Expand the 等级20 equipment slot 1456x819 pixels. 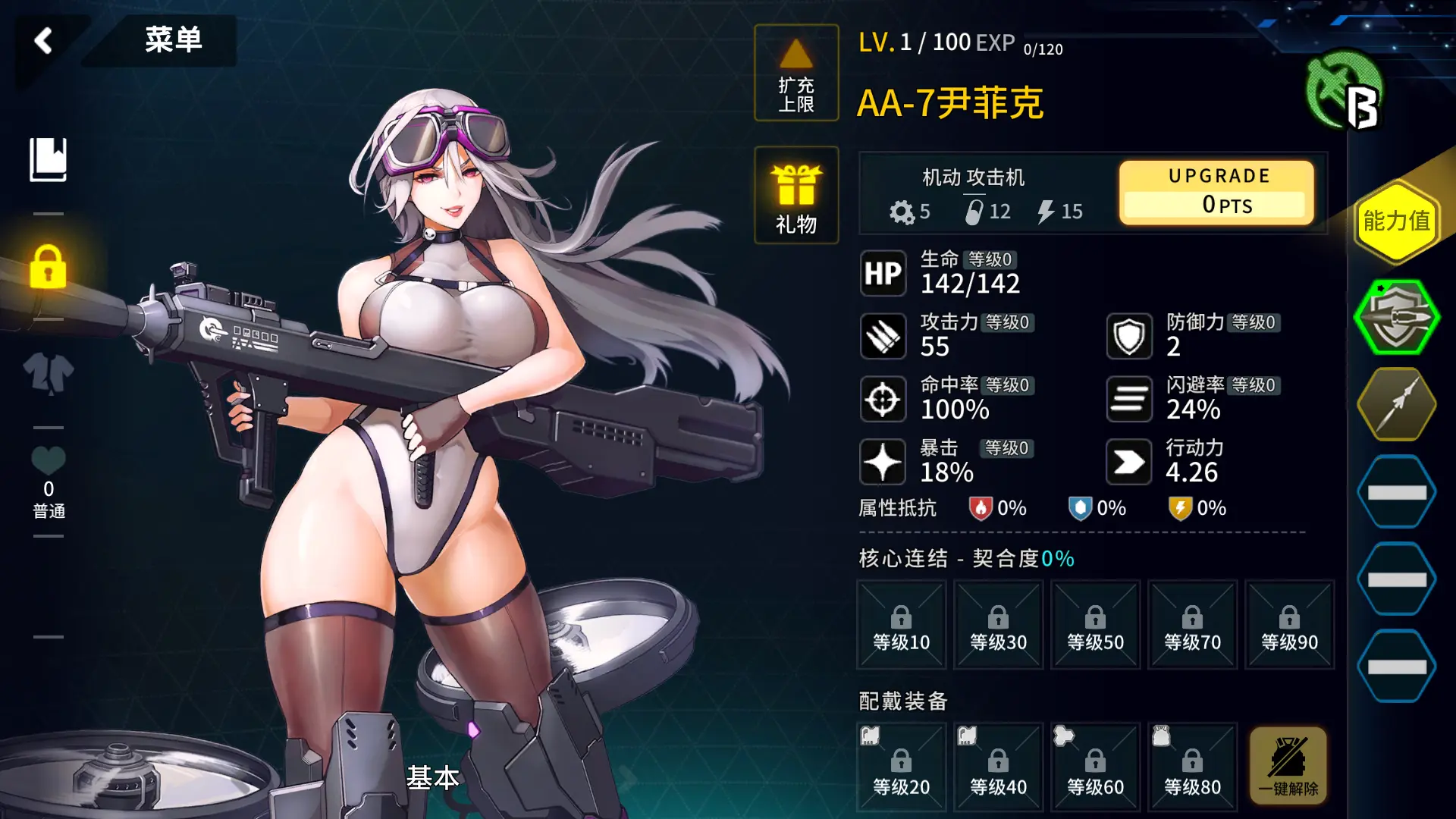point(901,766)
